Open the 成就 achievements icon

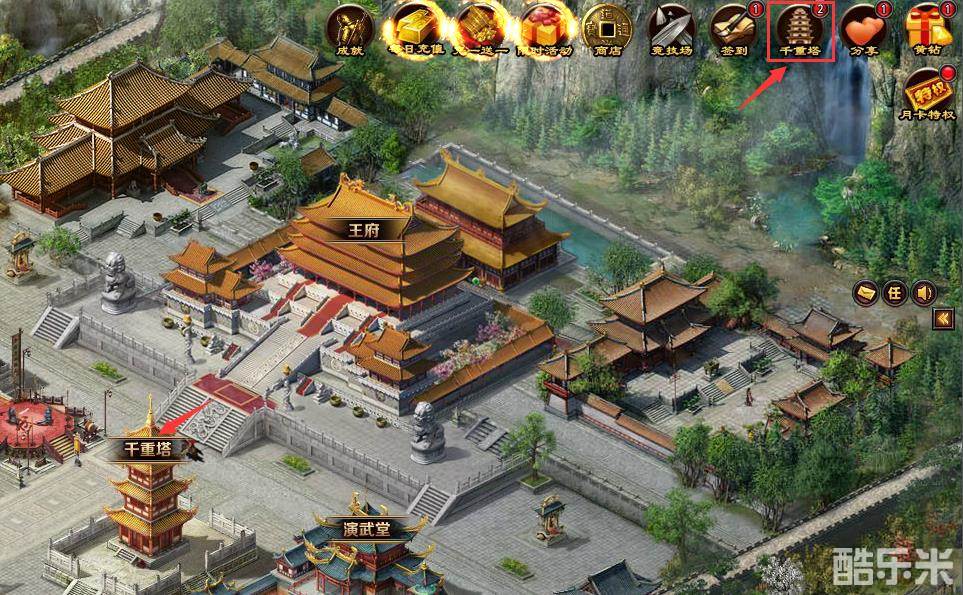[x=350, y=29]
